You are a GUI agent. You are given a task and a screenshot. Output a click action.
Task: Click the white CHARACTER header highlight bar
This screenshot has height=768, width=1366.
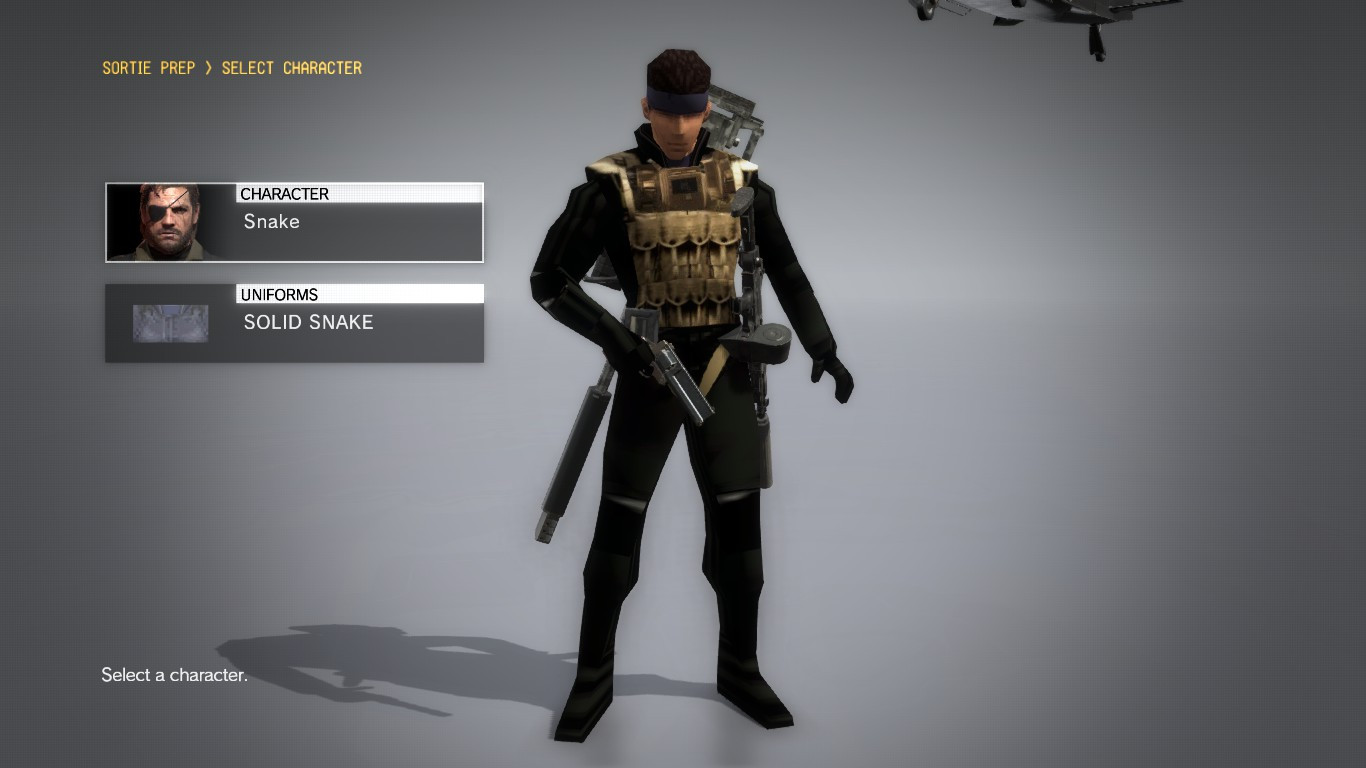coord(360,193)
